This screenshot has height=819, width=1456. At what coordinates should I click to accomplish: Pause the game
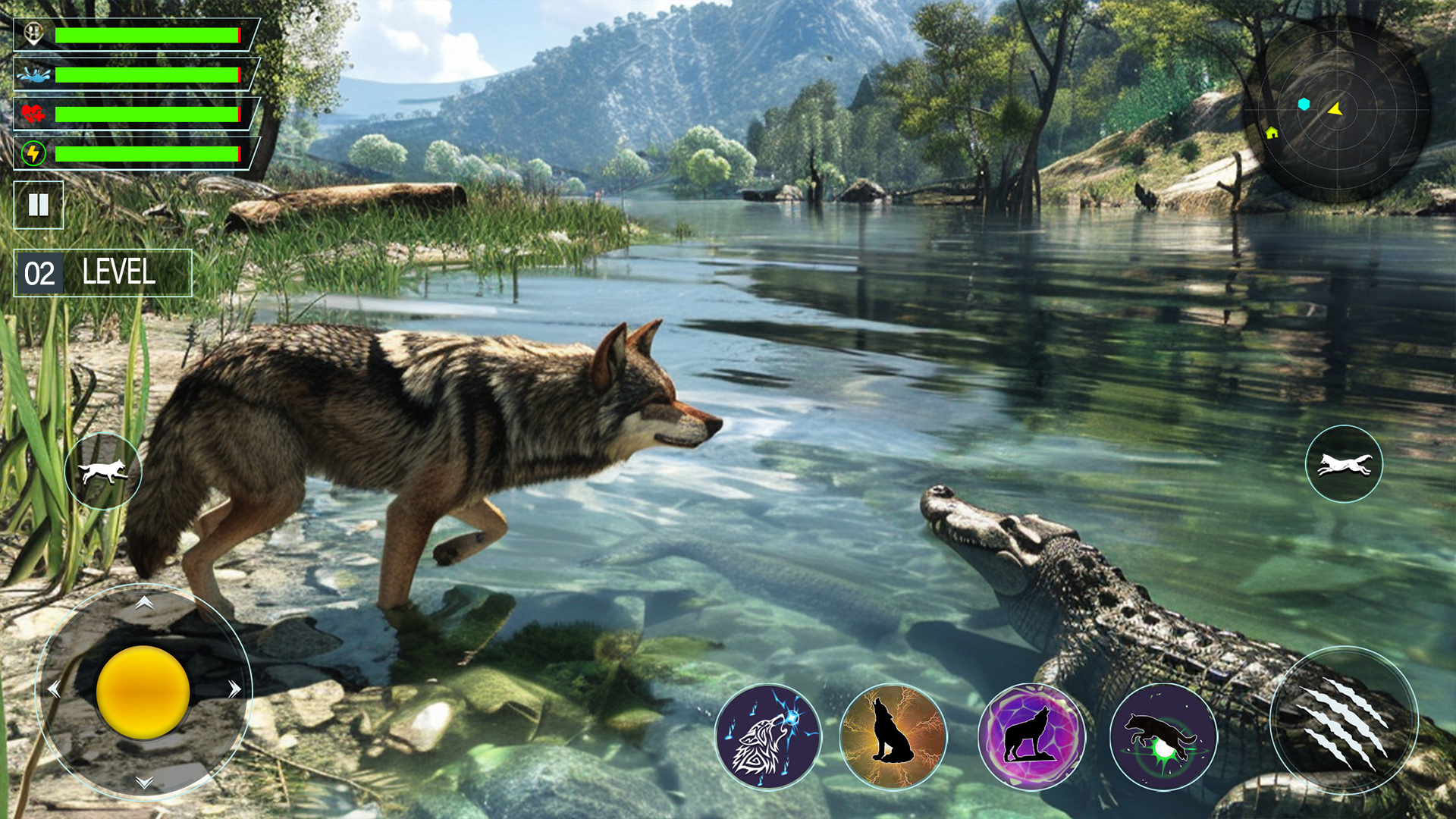pos(39,205)
